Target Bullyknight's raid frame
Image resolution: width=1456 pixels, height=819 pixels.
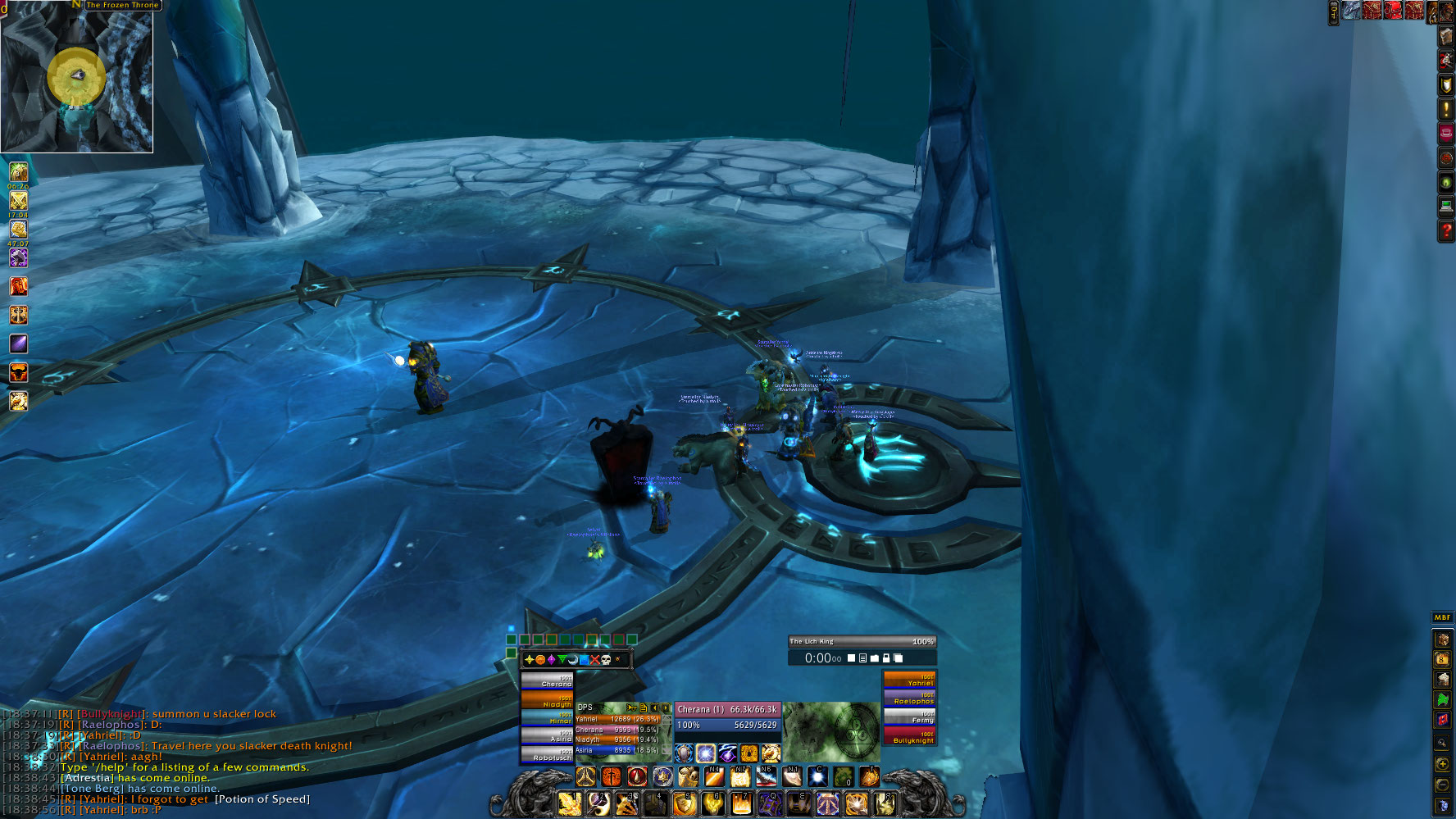pyautogui.click(x=909, y=737)
